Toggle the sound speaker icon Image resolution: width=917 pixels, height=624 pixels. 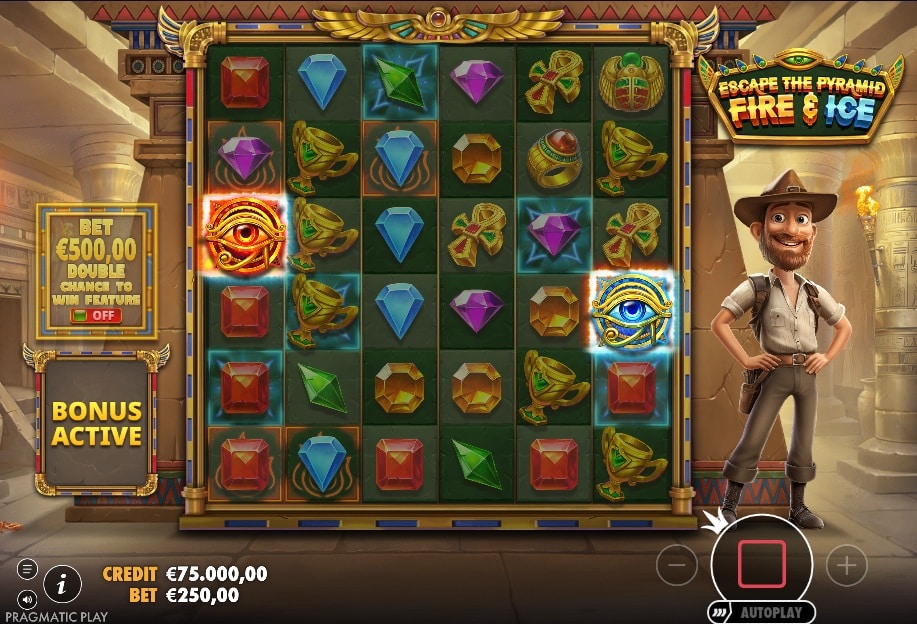(27, 598)
